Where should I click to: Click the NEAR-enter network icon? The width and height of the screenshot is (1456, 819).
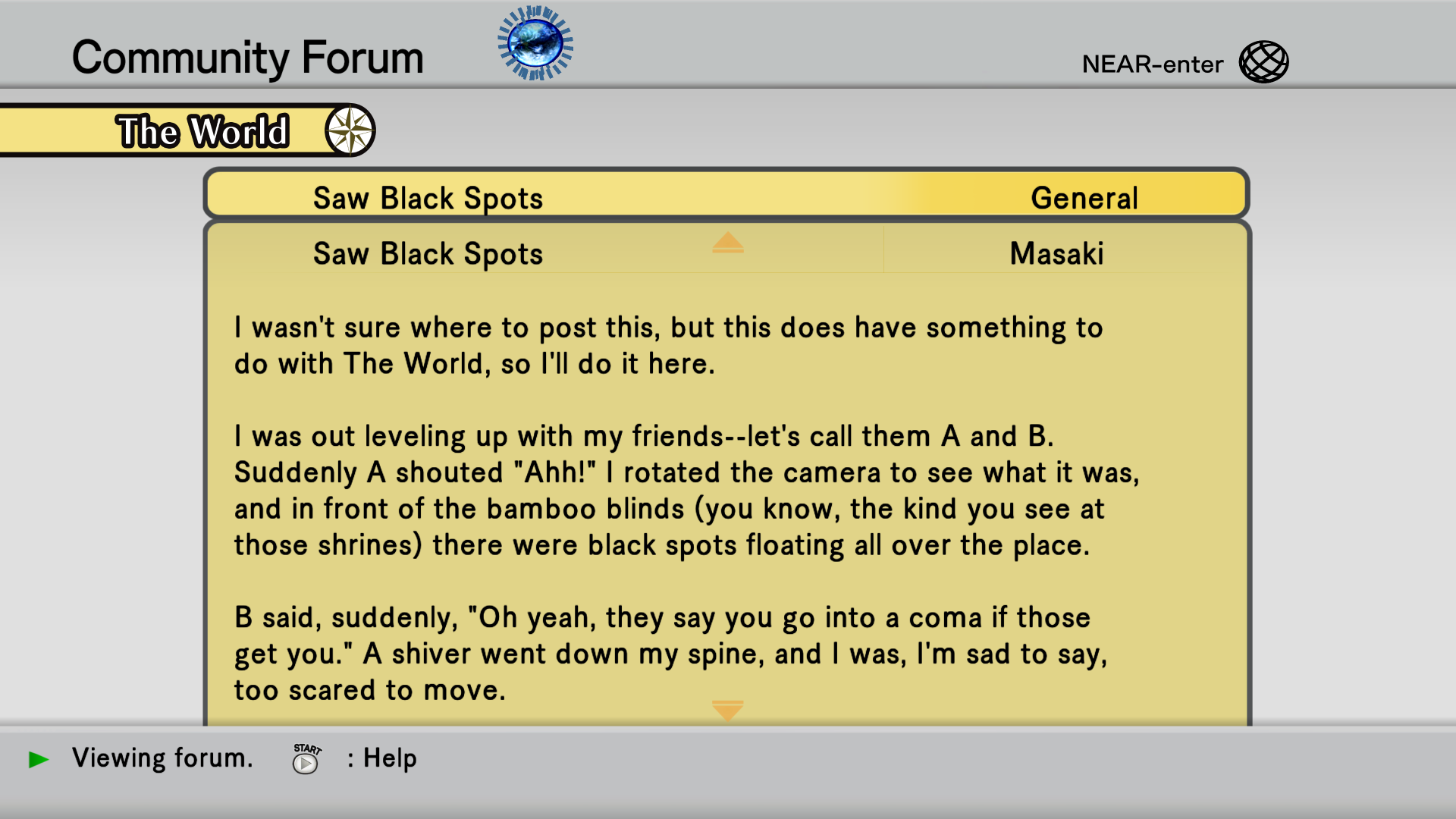[x=1263, y=62]
